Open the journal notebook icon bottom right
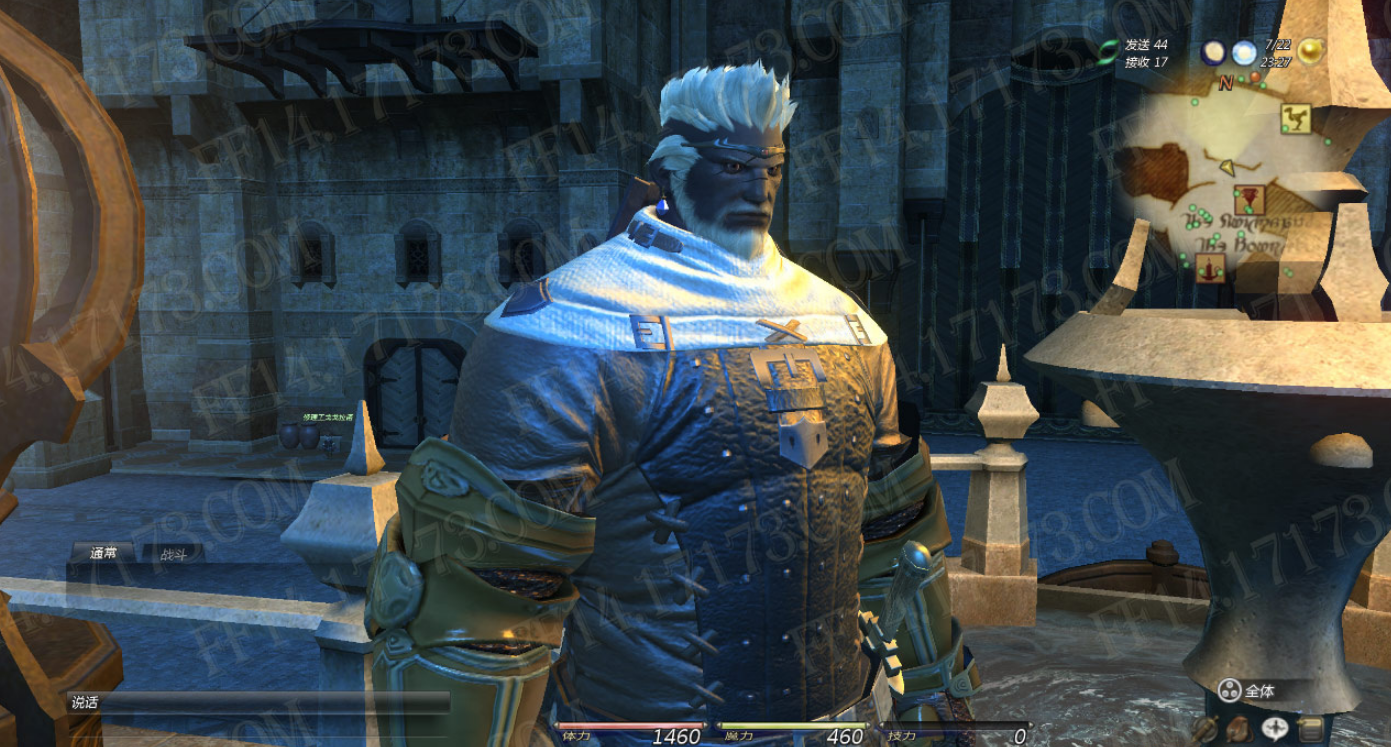 (1311, 728)
